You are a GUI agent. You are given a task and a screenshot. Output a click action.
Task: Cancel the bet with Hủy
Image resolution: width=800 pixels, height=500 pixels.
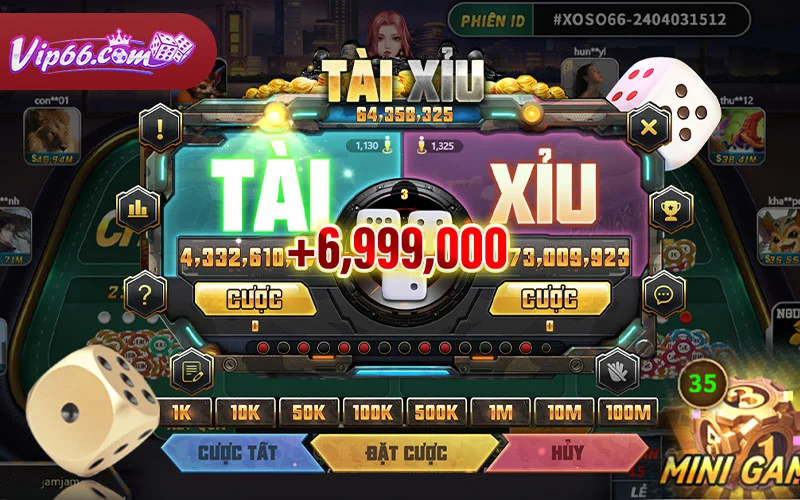coord(566,453)
